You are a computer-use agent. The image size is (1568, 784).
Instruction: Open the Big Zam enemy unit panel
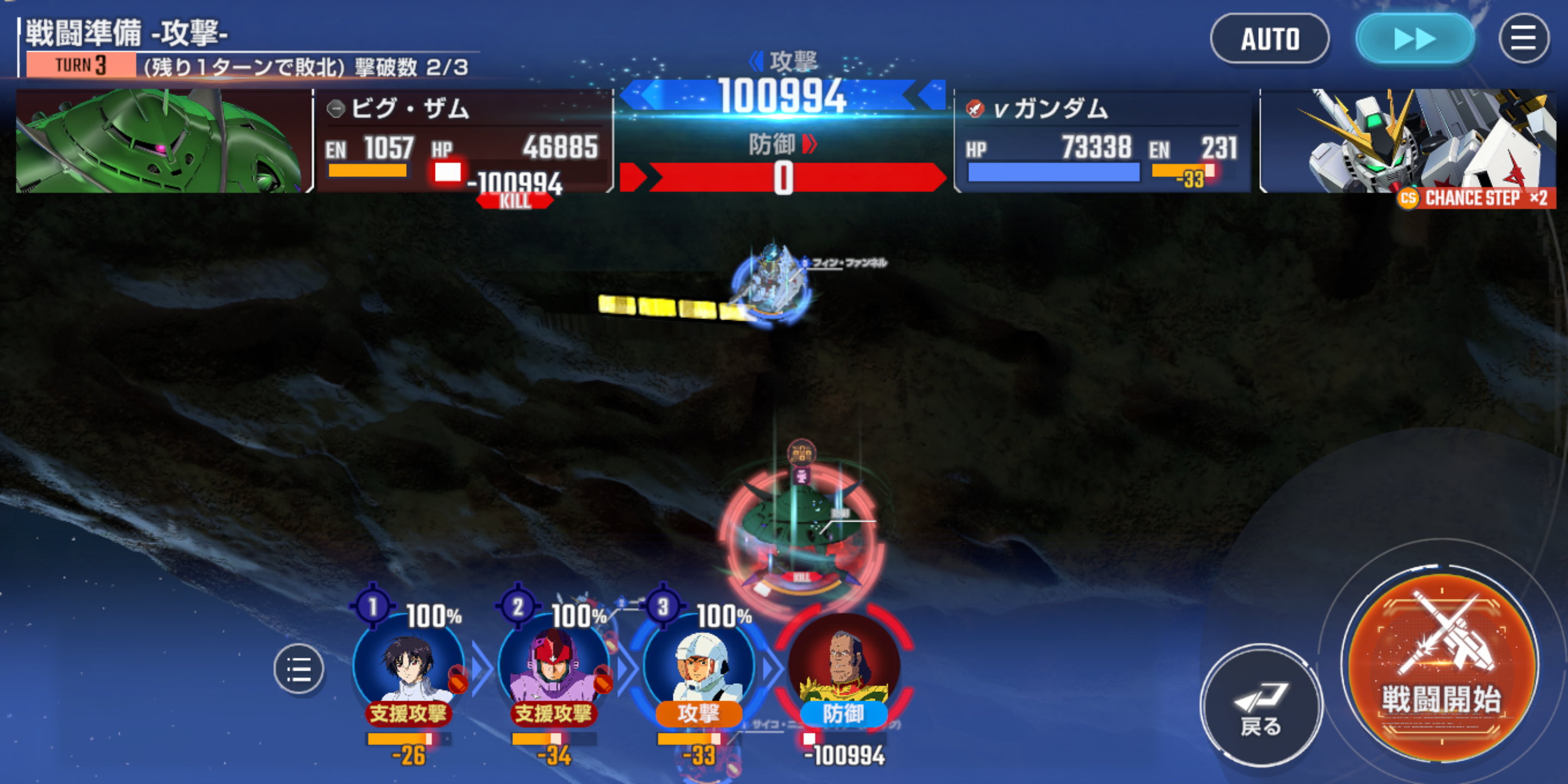[x=464, y=141]
